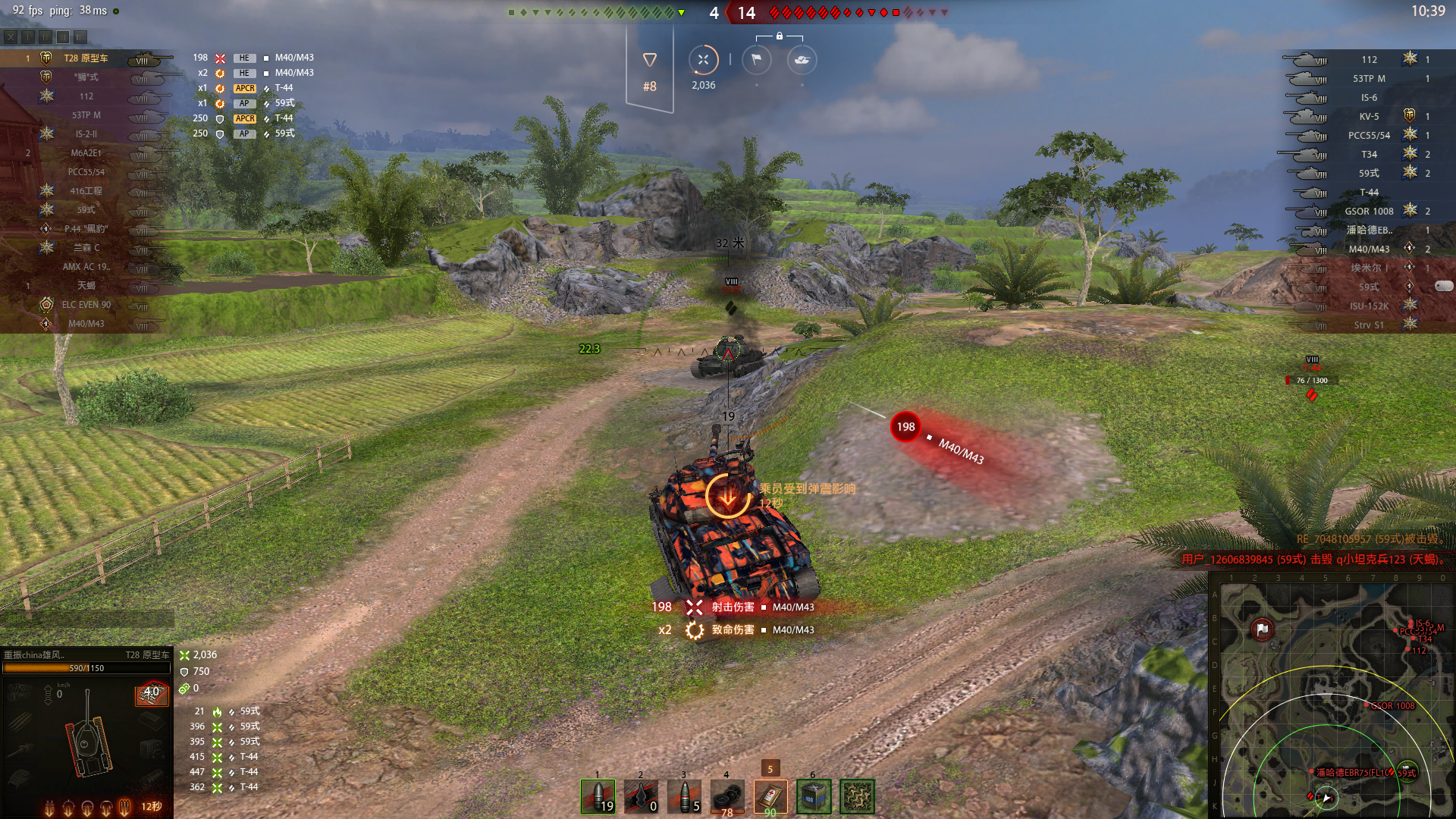Activate the first aid kit consumable
This screenshot has height=819, width=1456.
(x=770, y=796)
